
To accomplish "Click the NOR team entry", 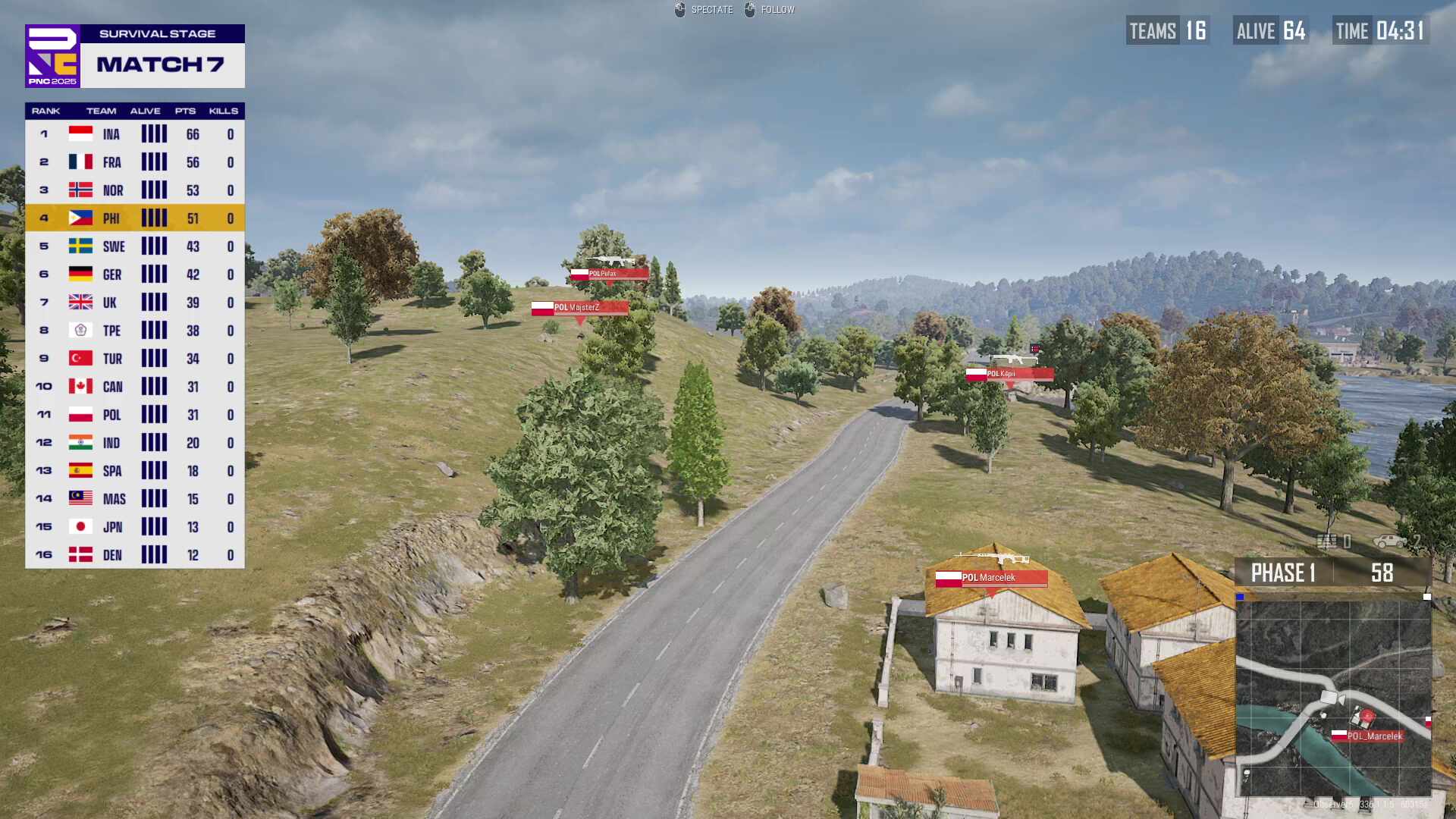I will pos(135,190).
